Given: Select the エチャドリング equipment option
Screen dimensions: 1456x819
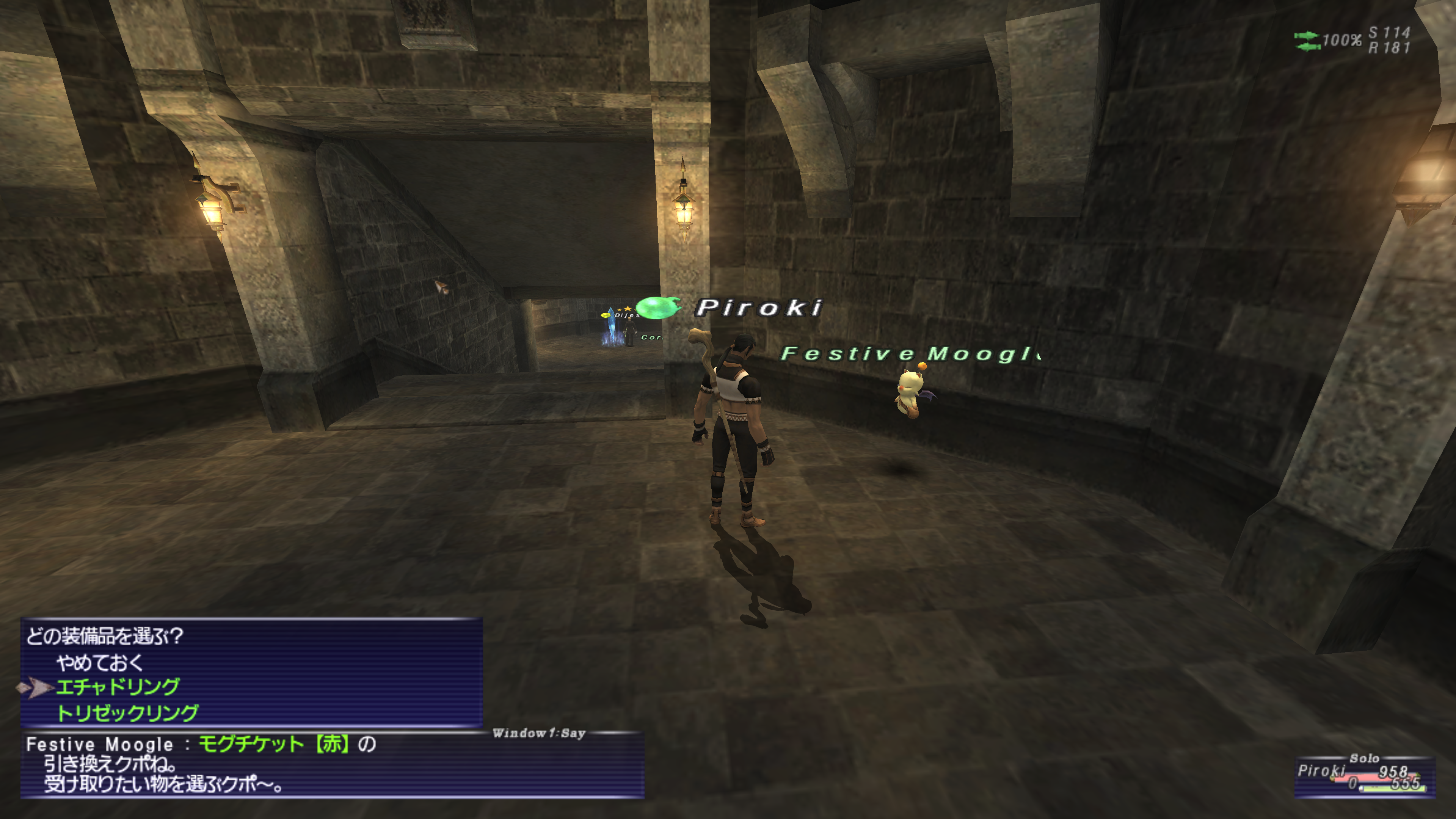Looking at the screenshot, I should coord(118,687).
